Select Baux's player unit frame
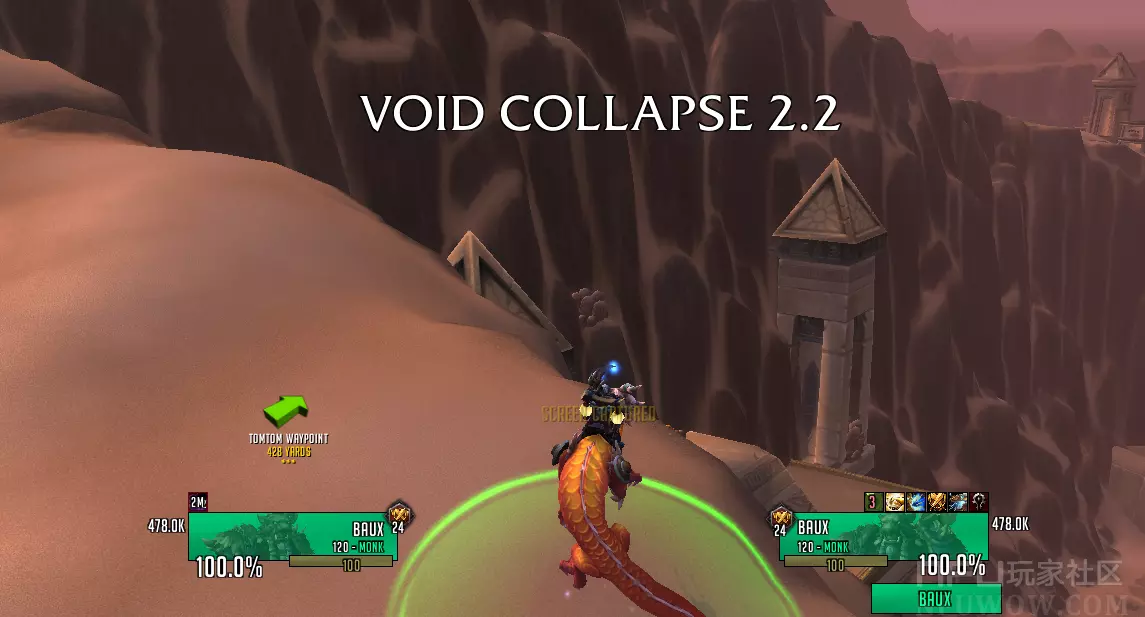The image size is (1145, 617). point(278,535)
